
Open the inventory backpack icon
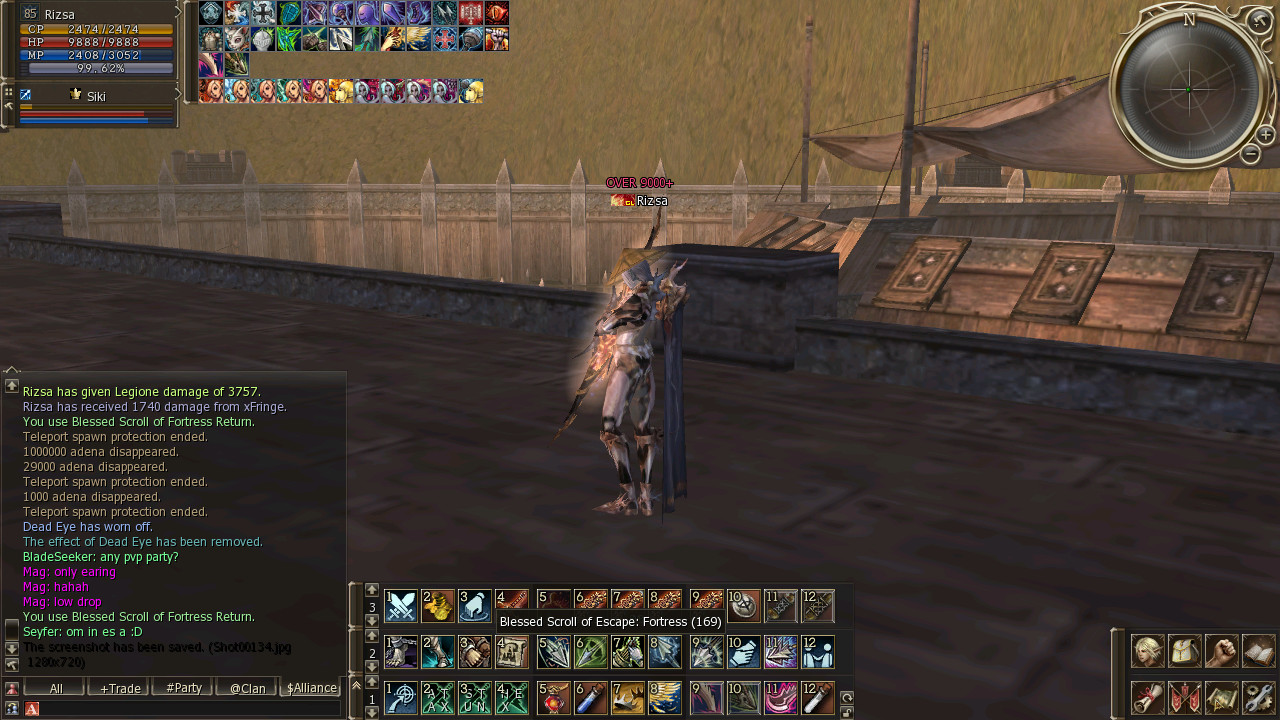coord(1184,651)
